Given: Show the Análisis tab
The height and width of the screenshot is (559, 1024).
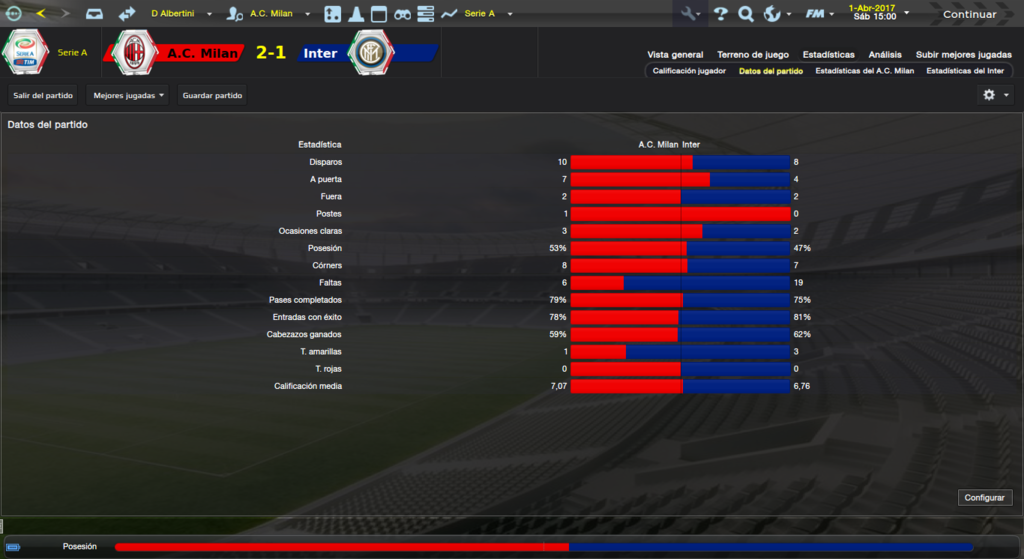Looking at the screenshot, I should coord(885,55).
